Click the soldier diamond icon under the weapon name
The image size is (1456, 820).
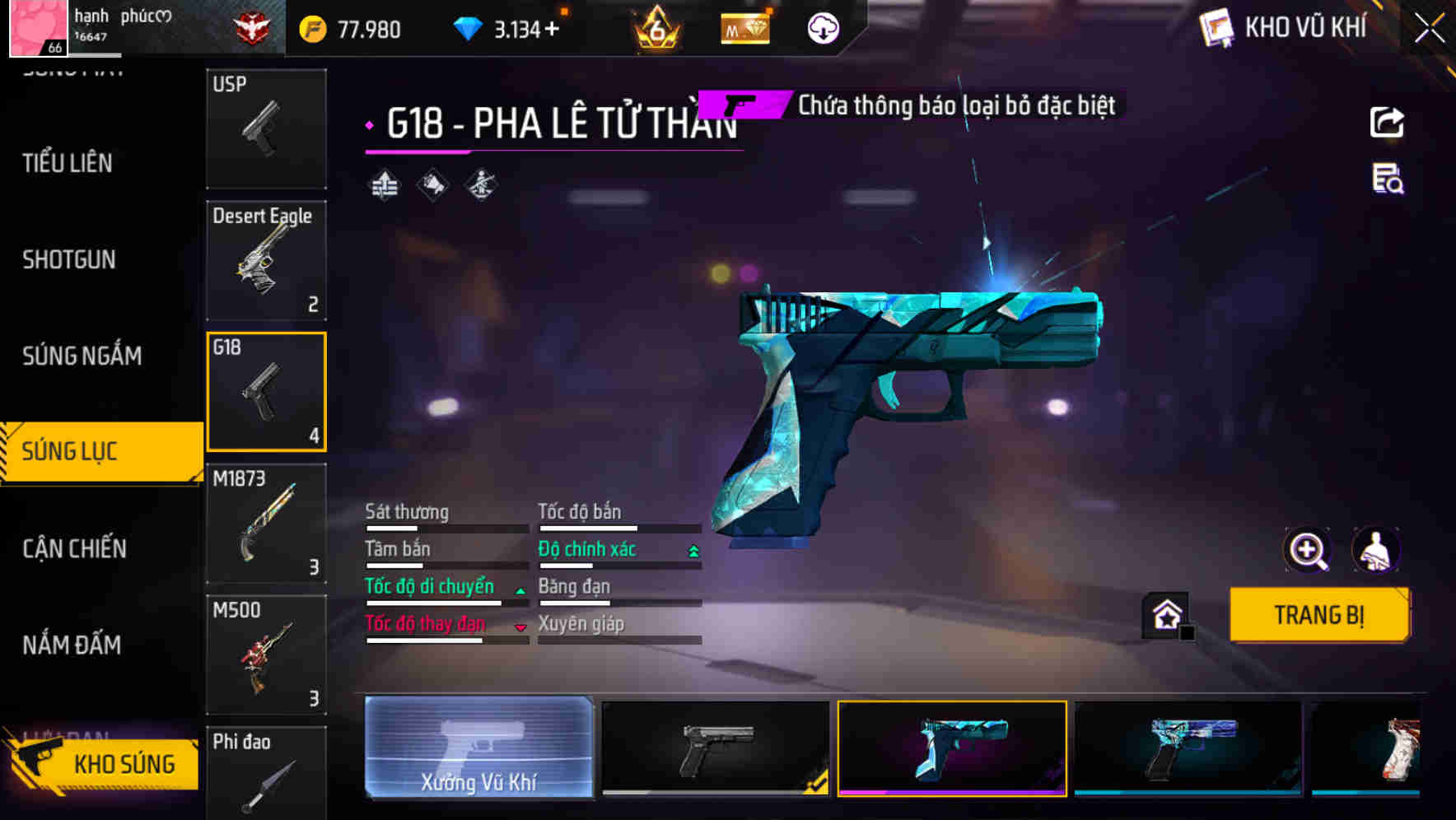[x=481, y=184]
